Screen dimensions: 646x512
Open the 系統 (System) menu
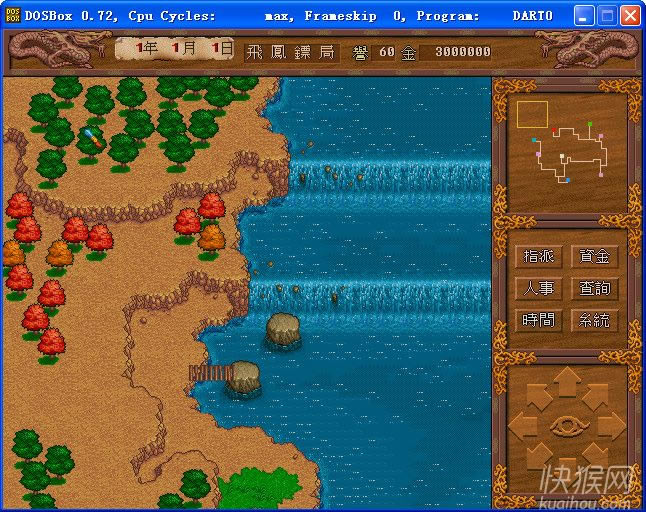tap(594, 320)
